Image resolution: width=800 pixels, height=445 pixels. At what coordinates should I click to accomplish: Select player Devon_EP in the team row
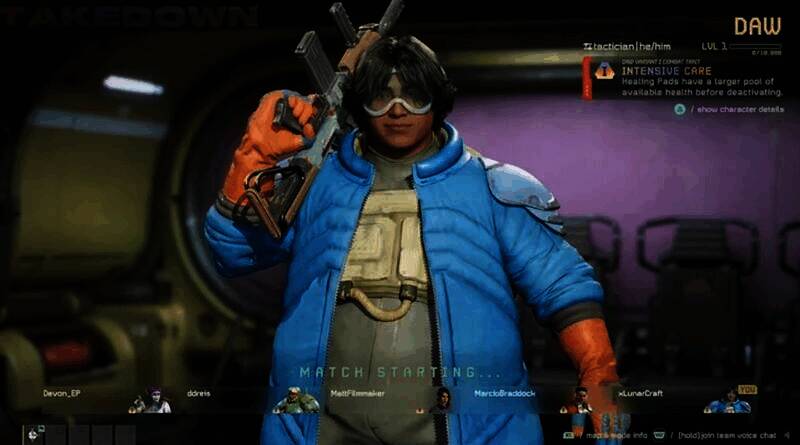coord(59,394)
